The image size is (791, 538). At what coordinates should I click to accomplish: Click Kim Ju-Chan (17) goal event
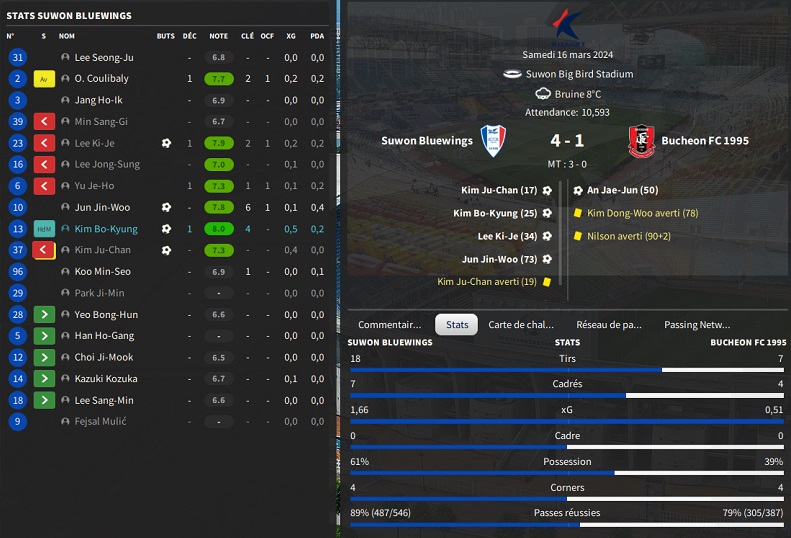coord(499,190)
